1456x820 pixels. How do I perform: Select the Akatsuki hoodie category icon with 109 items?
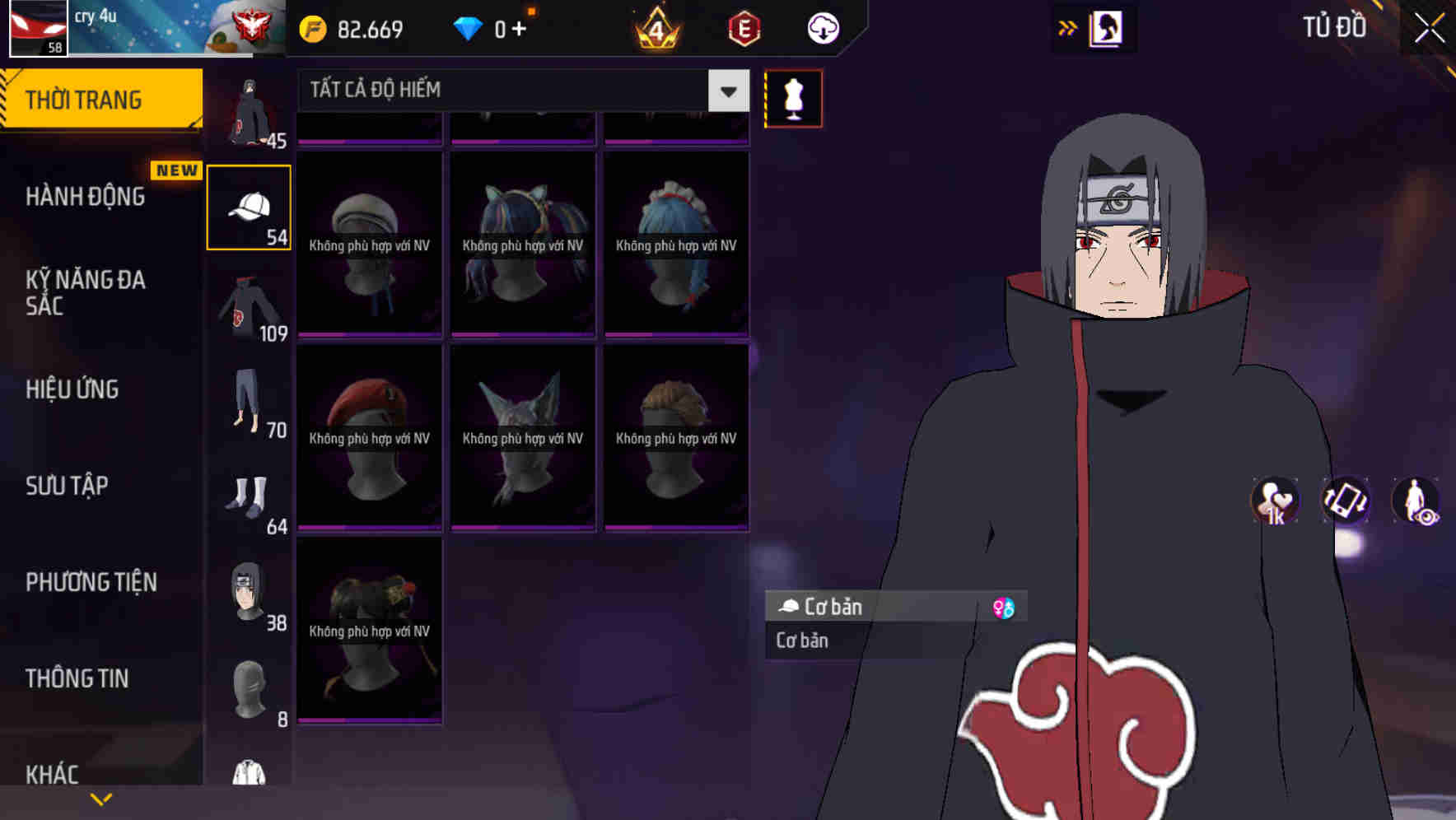249,309
